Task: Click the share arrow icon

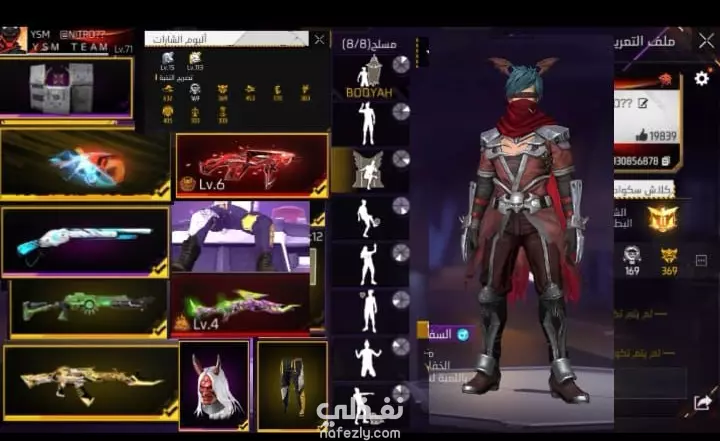Action: (701, 402)
